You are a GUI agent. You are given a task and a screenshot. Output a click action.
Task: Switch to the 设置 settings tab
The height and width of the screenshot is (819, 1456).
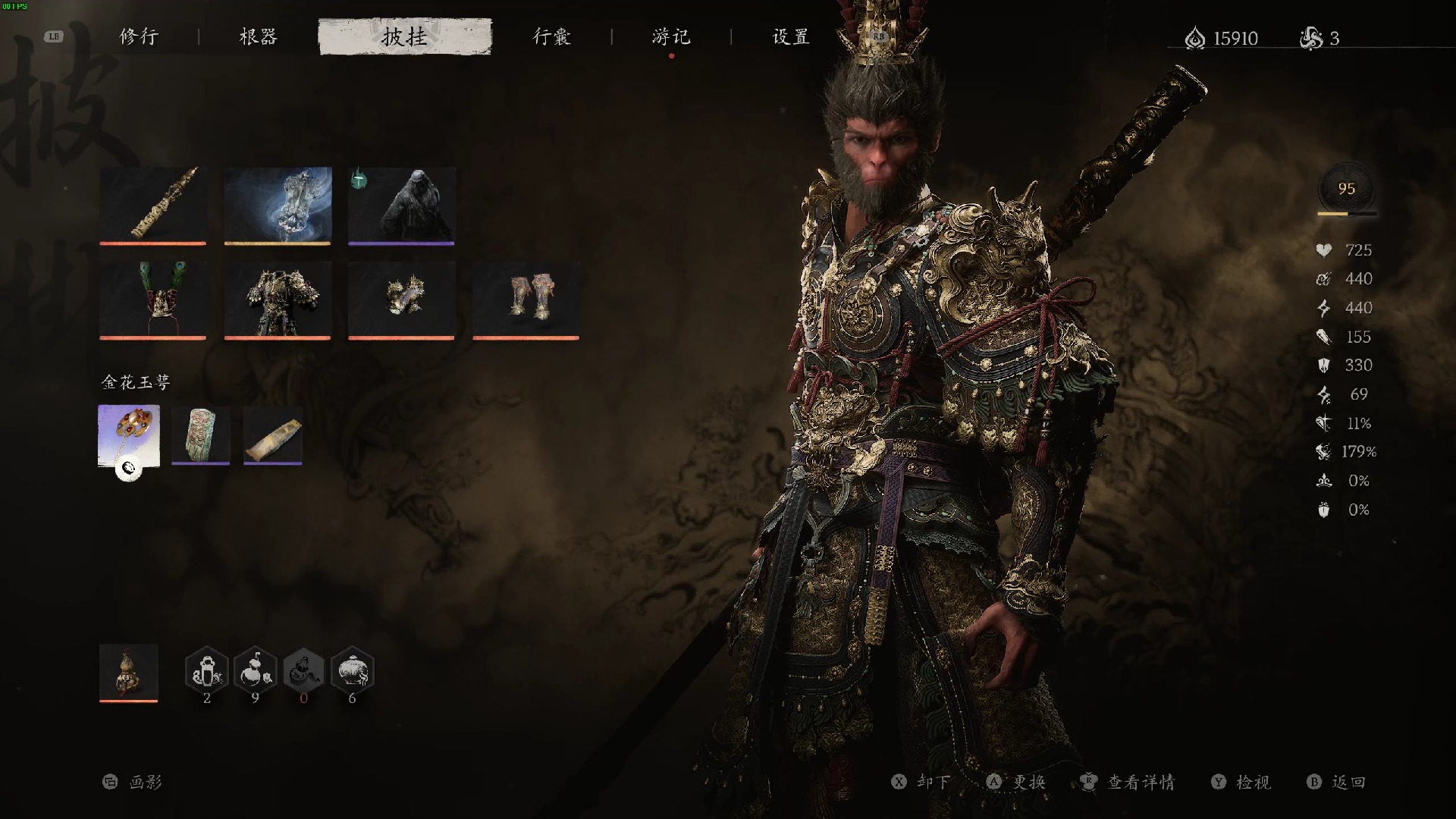tap(791, 36)
